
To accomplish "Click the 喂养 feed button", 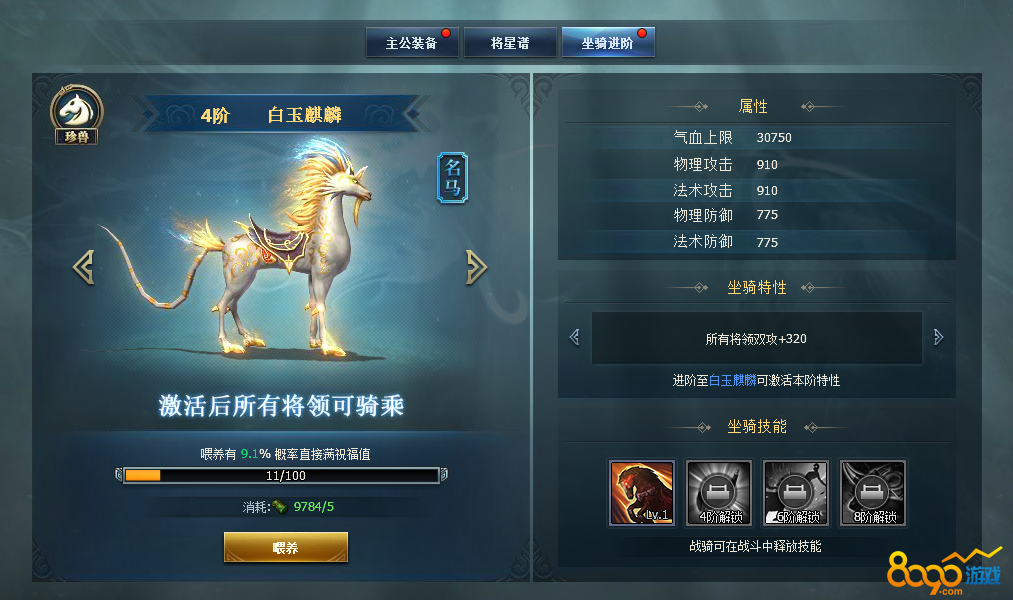I will click(x=285, y=548).
